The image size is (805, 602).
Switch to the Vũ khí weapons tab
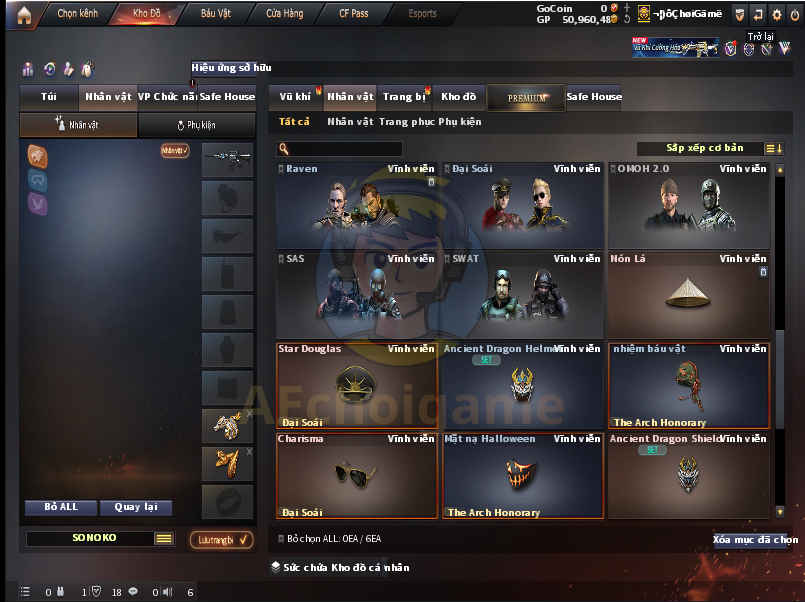pos(295,97)
